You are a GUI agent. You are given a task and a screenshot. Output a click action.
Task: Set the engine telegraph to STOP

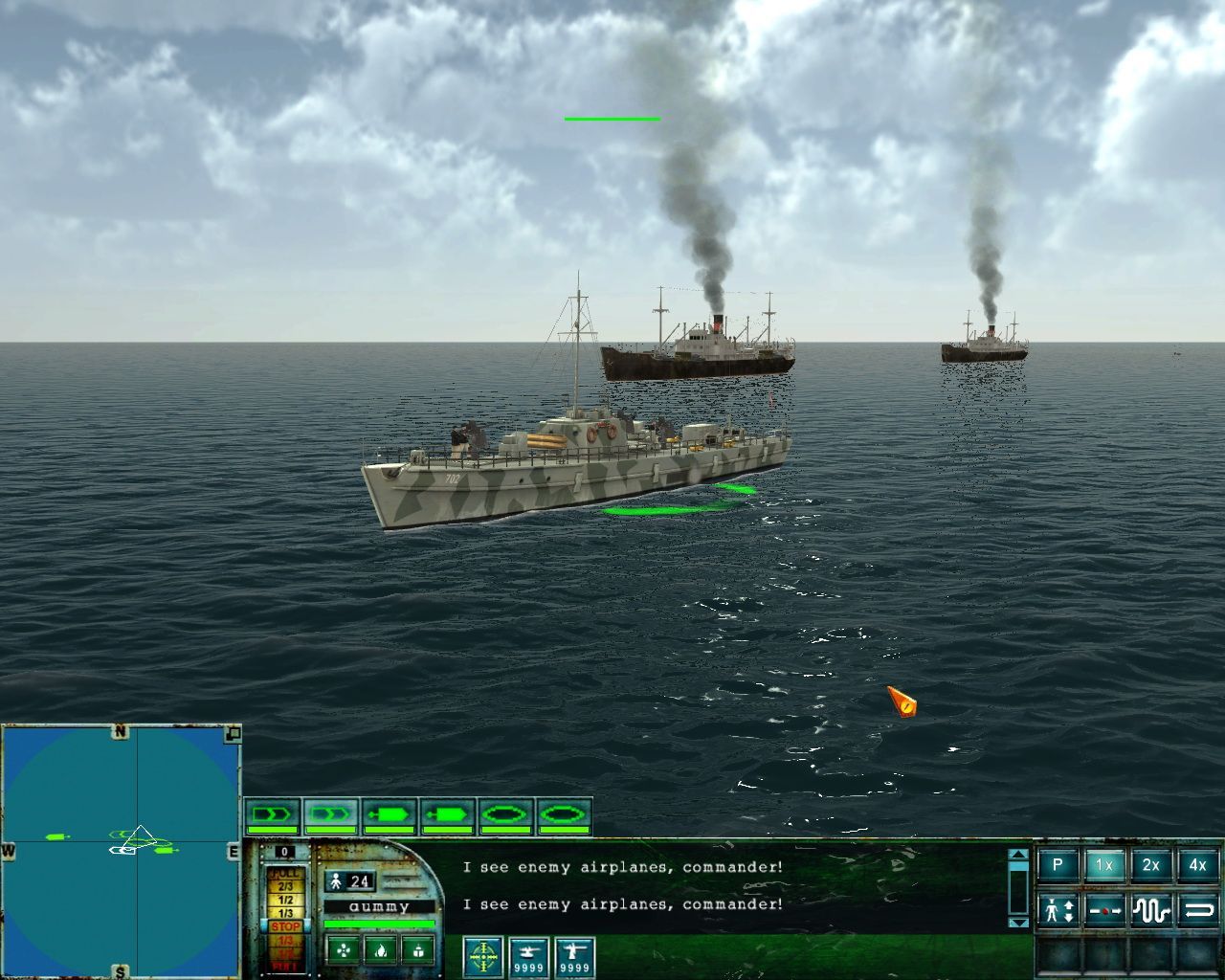click(x=285, y=925)
